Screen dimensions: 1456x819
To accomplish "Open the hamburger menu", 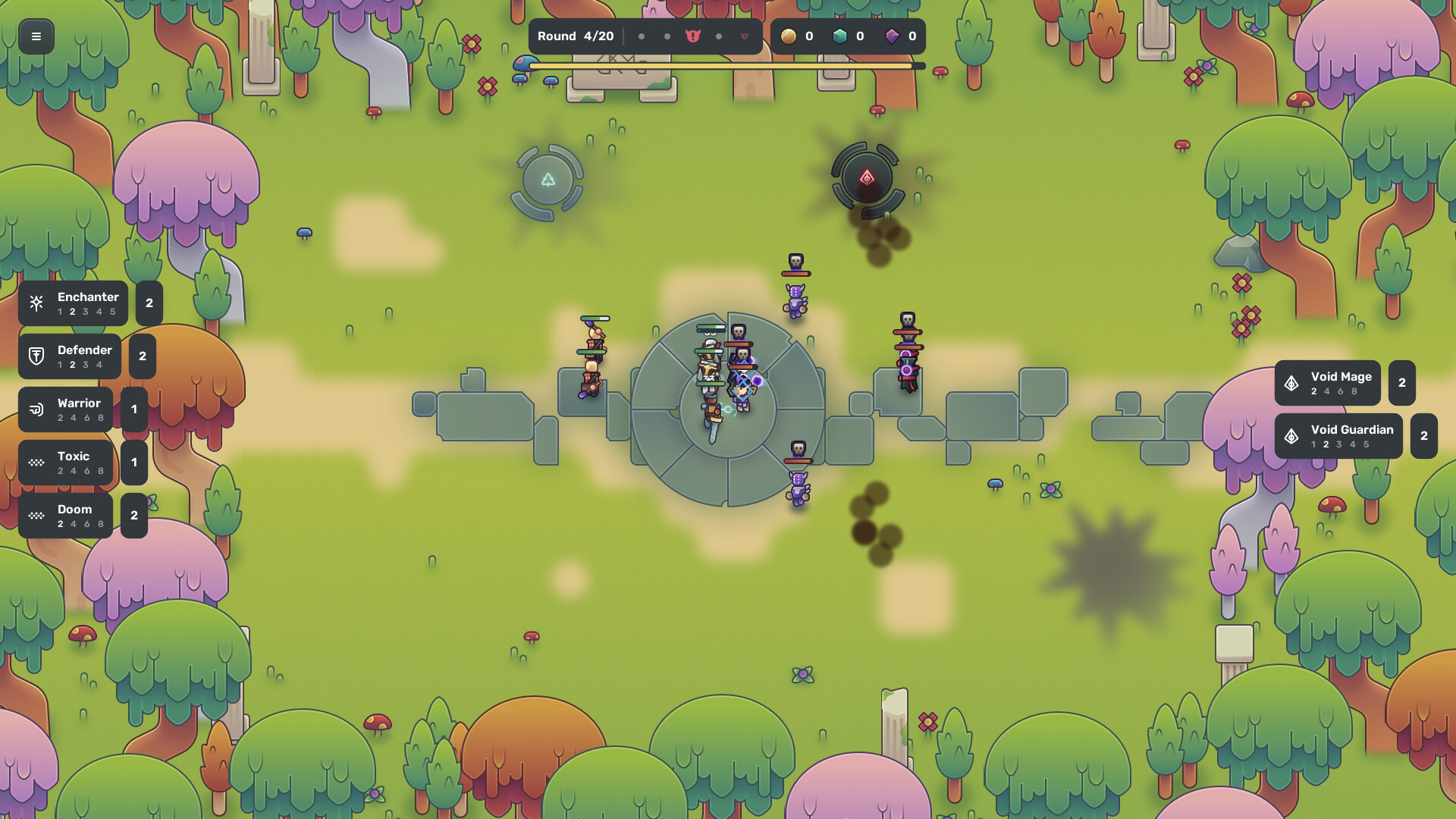I will 36,36.
